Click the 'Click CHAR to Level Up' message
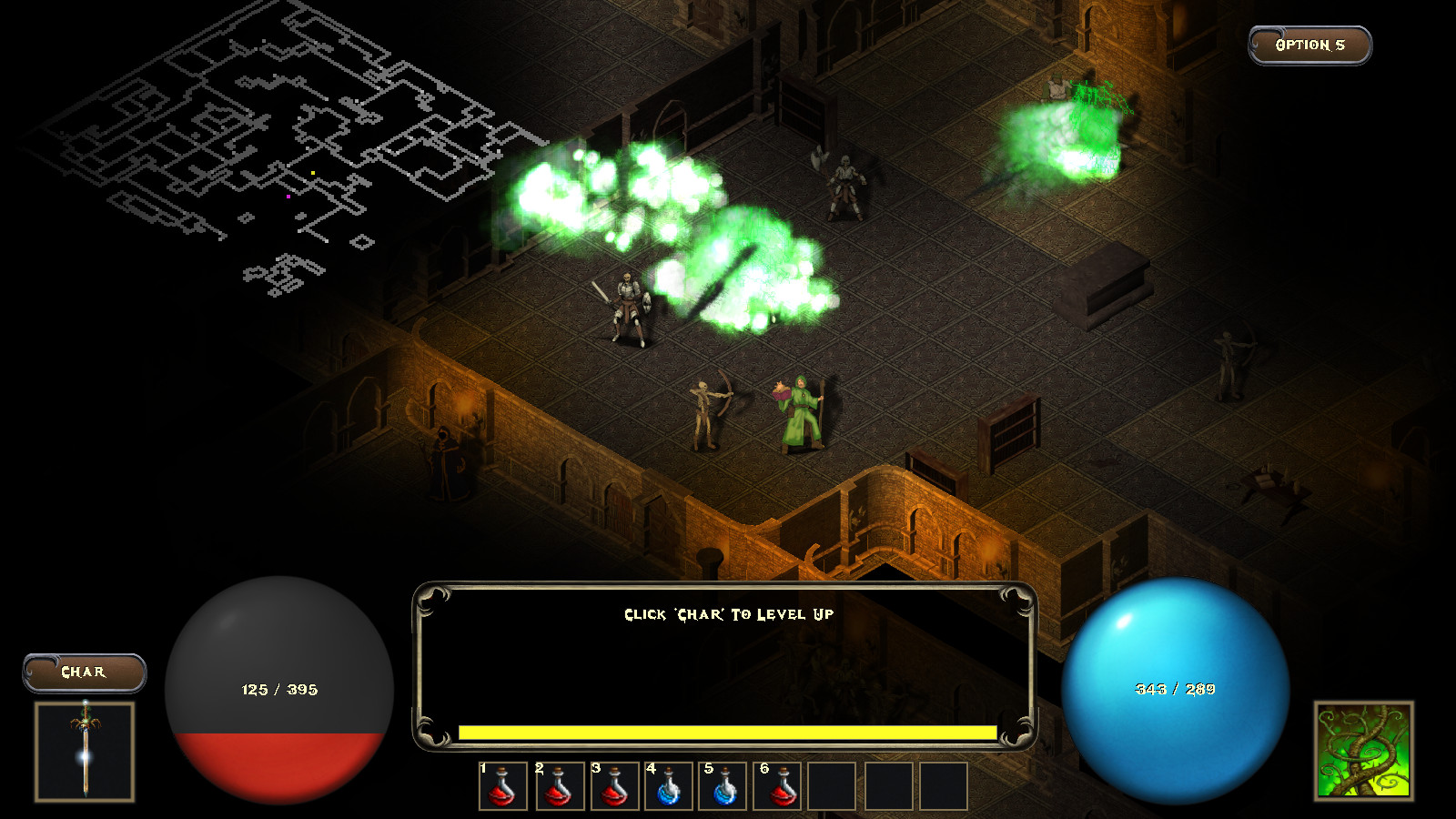This screenshot has width=1456, height=819. 728,613
